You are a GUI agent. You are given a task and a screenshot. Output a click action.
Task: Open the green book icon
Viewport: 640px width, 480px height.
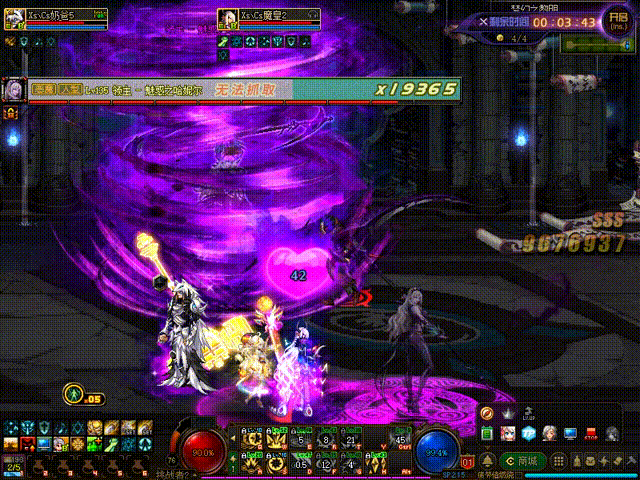pos(487,433)
